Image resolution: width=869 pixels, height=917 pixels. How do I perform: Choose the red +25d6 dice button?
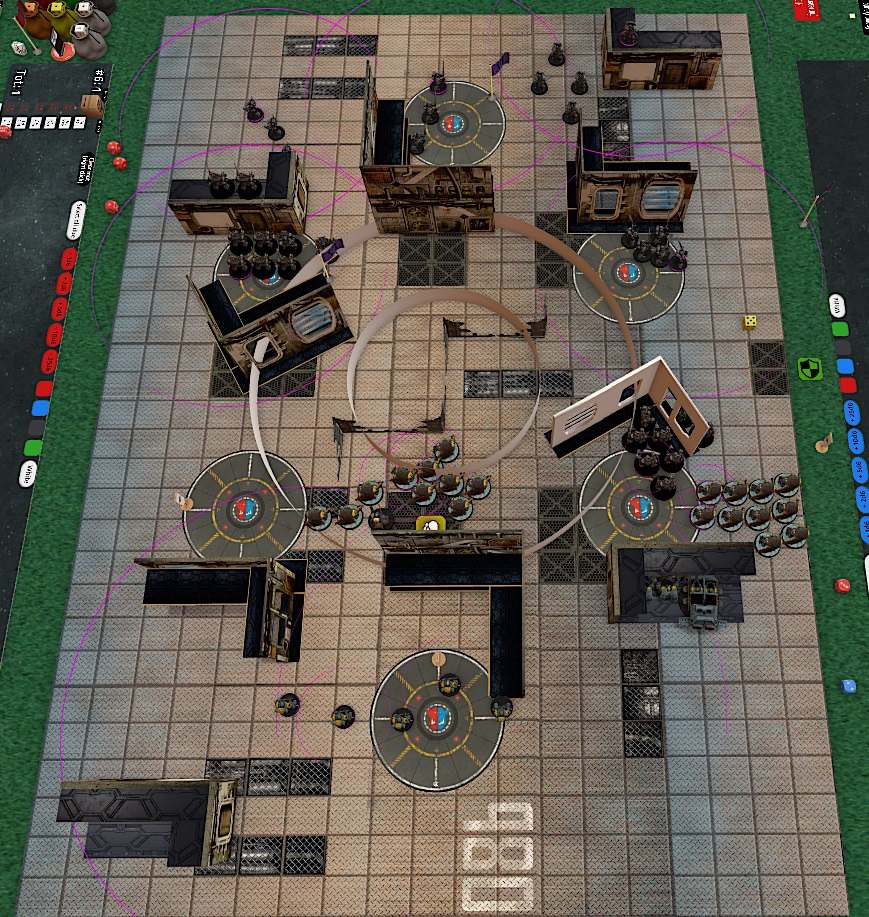coord(49,361)
